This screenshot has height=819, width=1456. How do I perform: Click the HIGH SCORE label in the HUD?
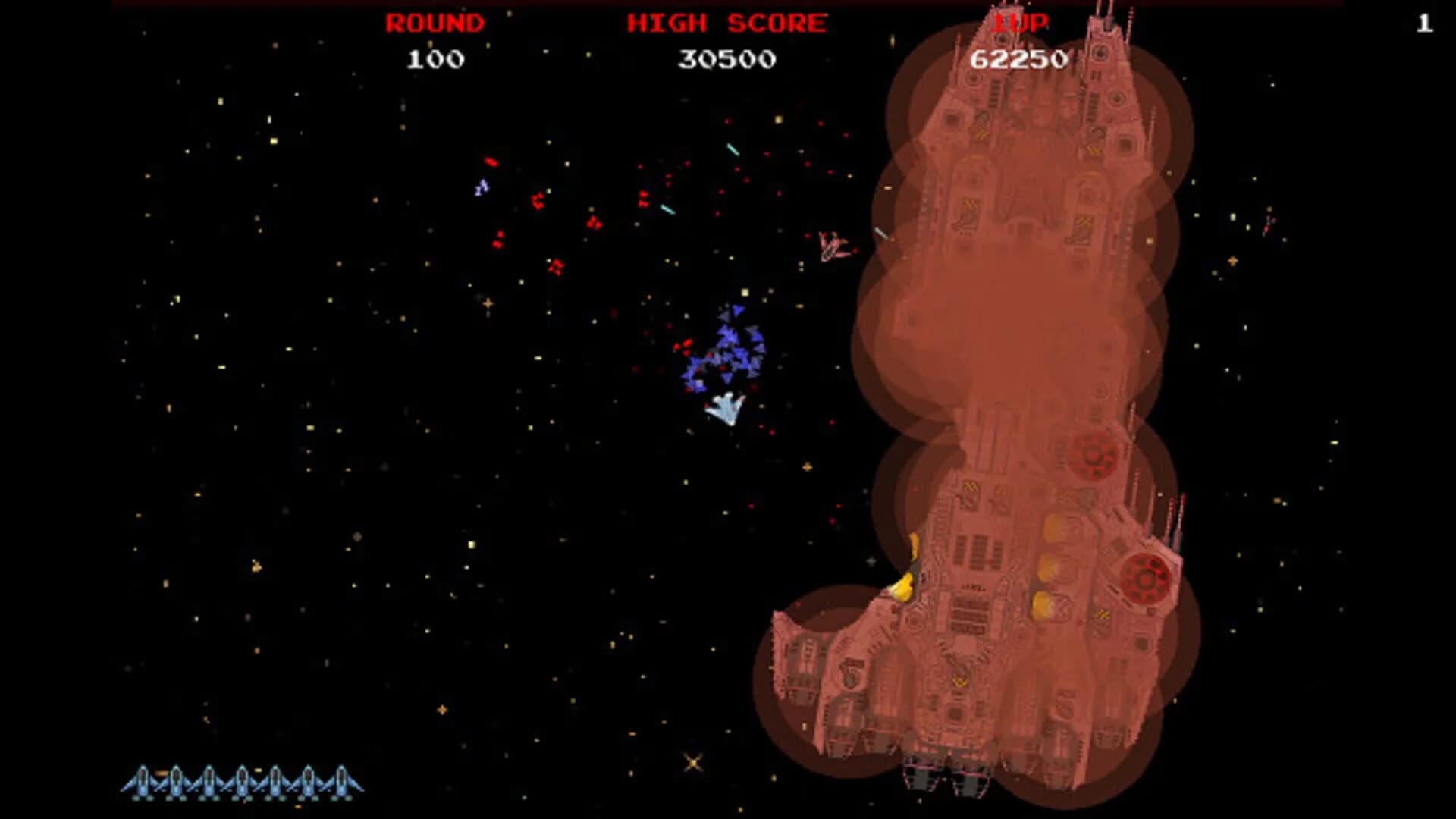(x=724, y=23)
